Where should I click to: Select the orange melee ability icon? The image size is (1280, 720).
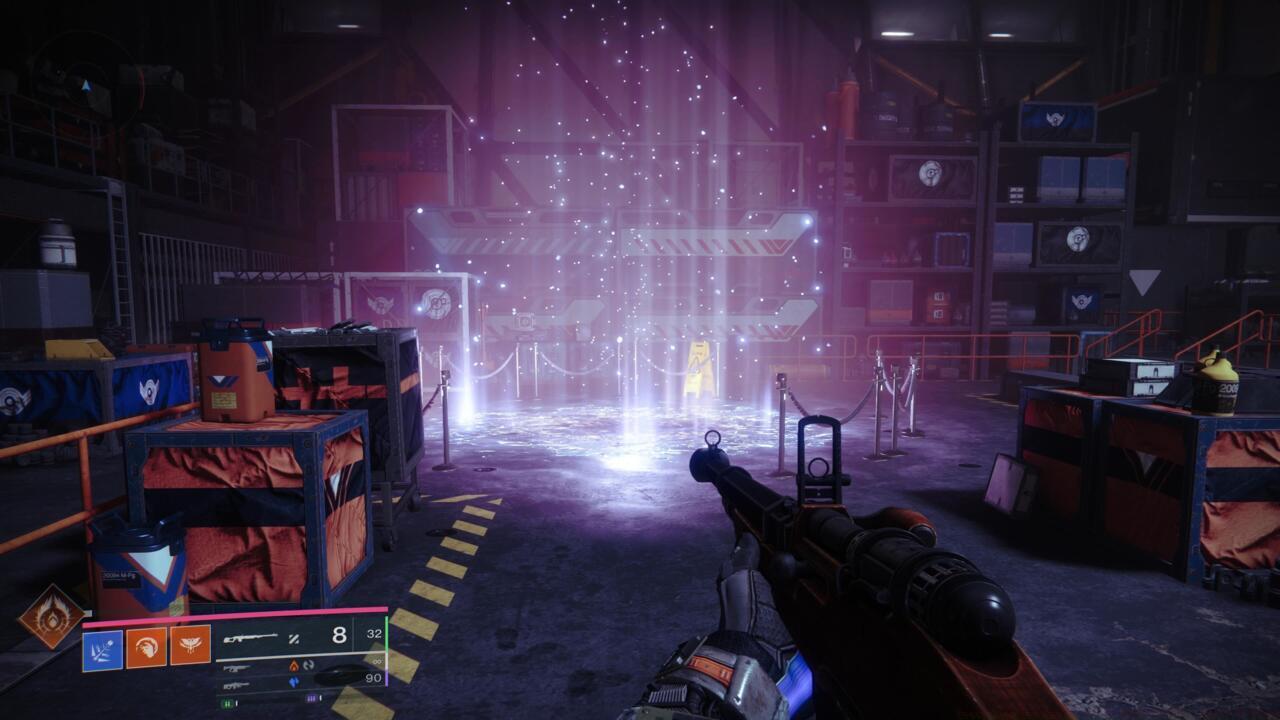coord(147,649)
